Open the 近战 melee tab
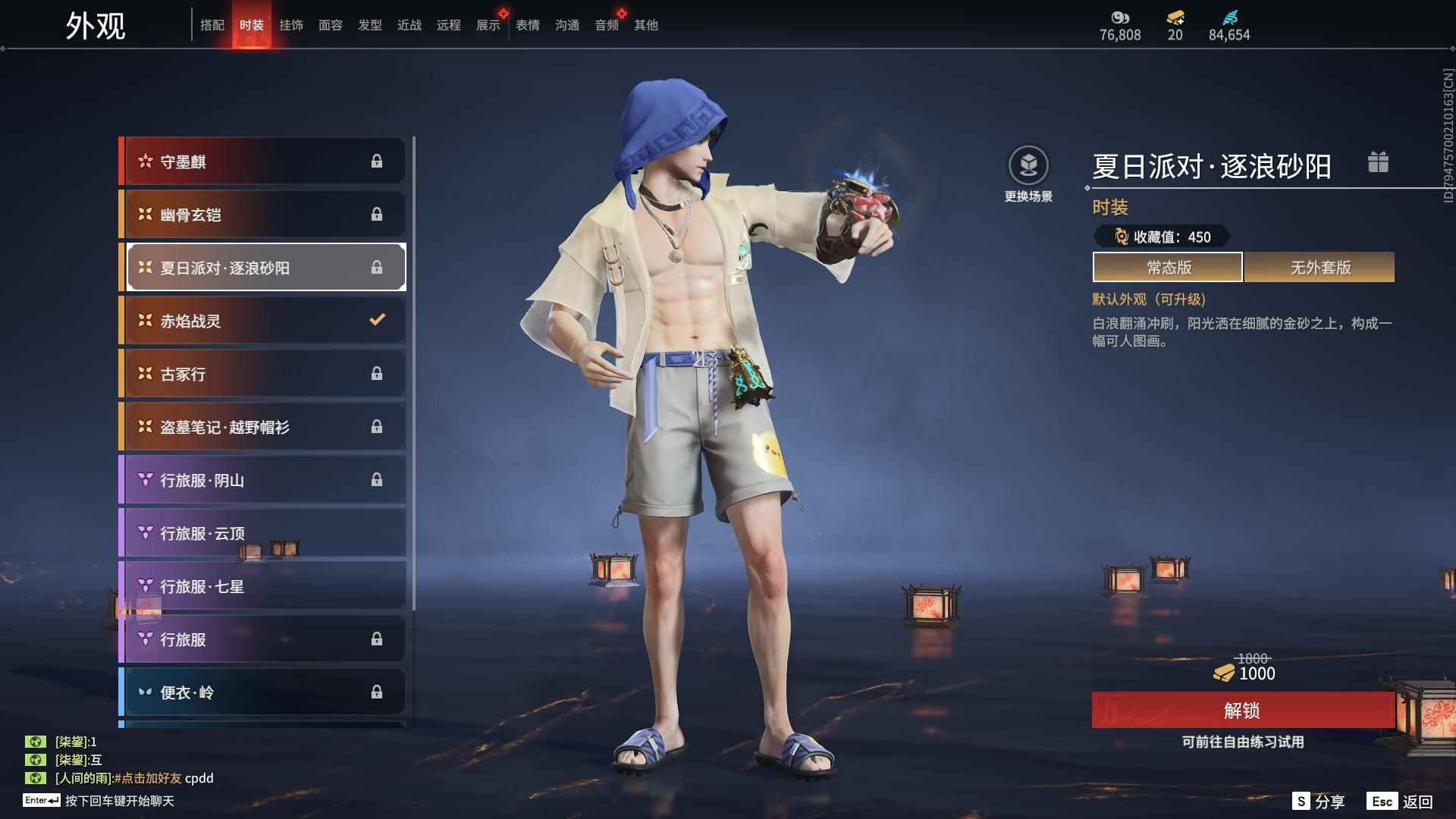The width and height of the screenshot is (1456, 819). pos(409,25)
